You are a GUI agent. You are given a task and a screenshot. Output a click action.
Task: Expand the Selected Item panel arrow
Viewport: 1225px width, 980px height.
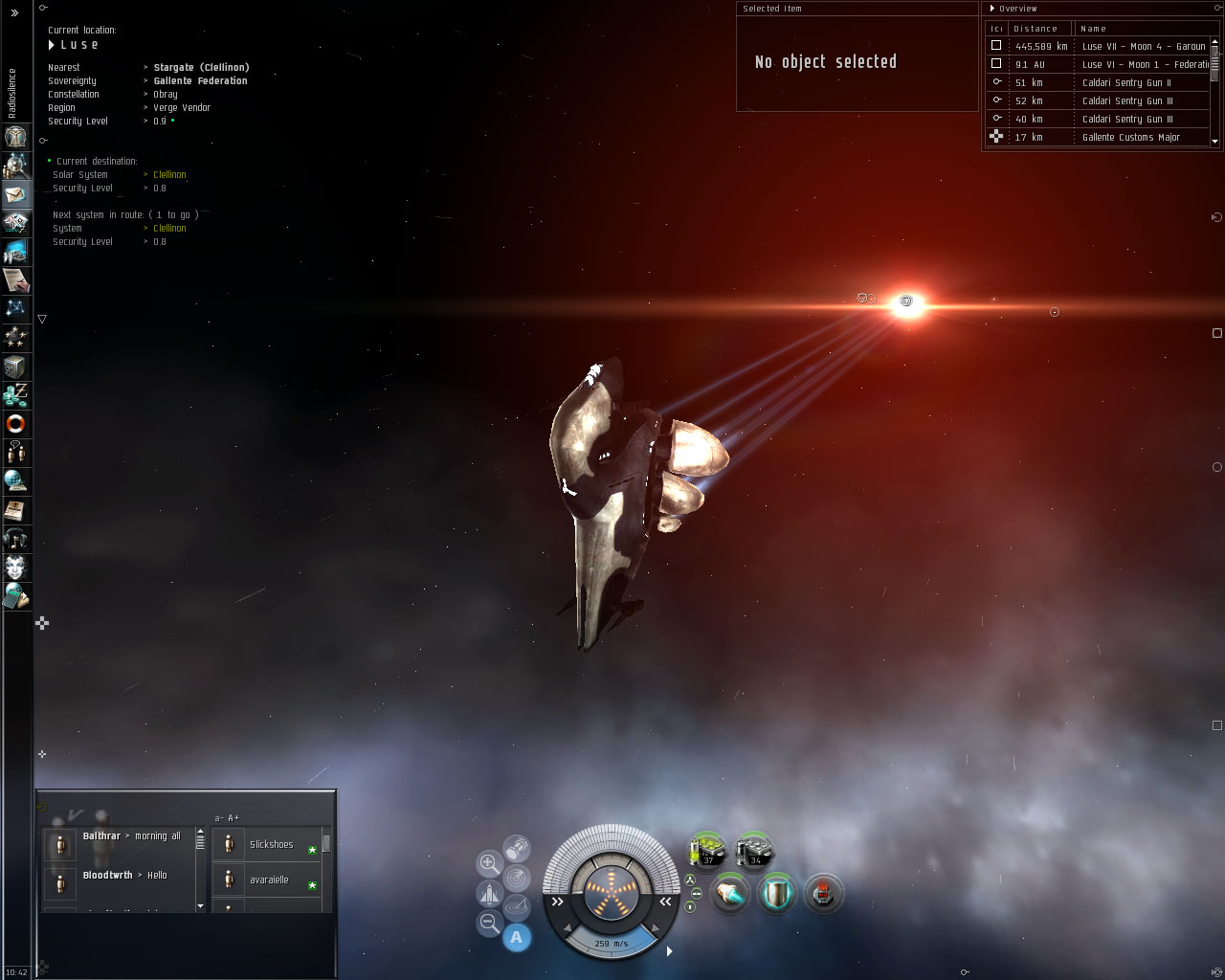pos(740,9)
